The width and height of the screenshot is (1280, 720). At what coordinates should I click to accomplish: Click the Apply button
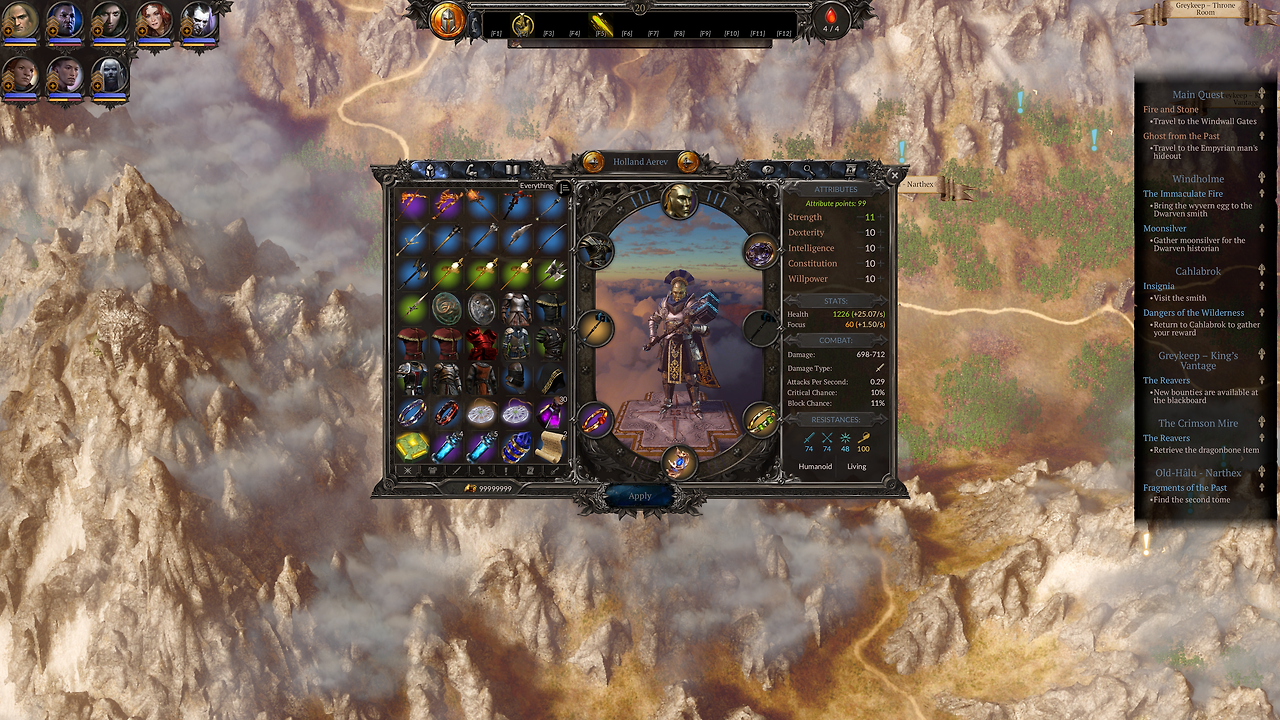tap(640, 496)
